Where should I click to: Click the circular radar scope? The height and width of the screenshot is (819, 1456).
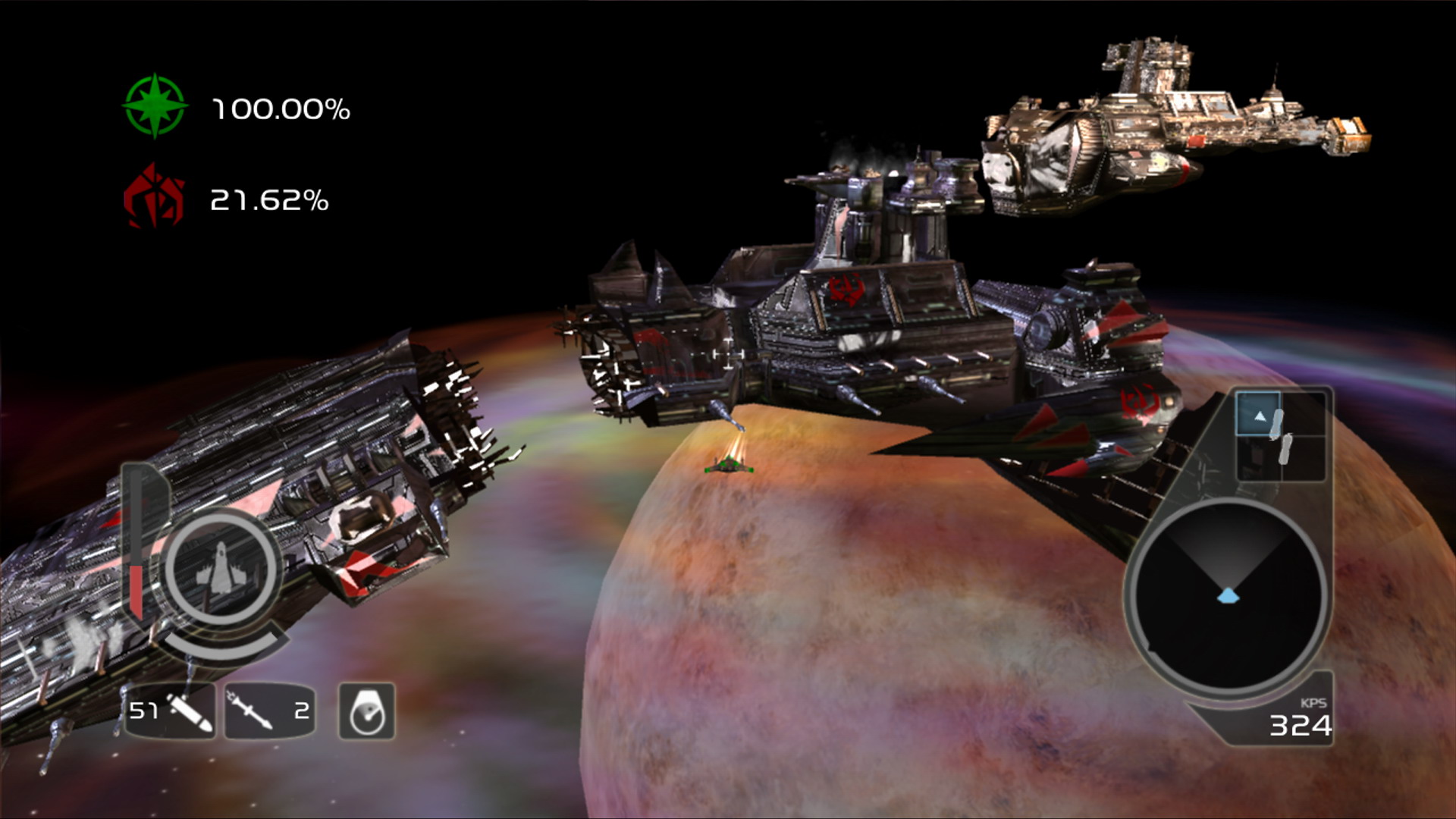tap(1226, 595)
